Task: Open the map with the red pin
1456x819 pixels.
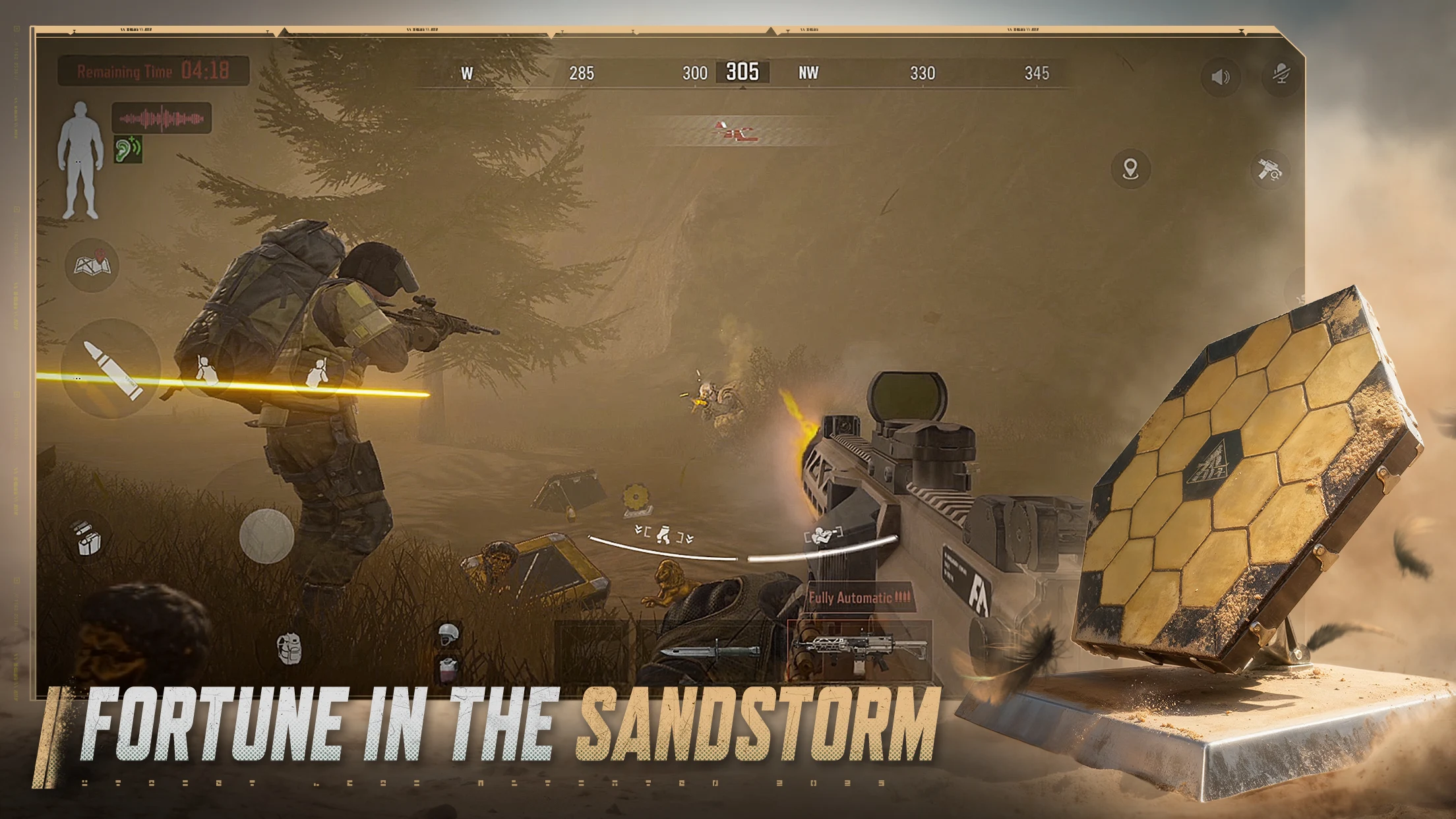Action: pos(92,265)
